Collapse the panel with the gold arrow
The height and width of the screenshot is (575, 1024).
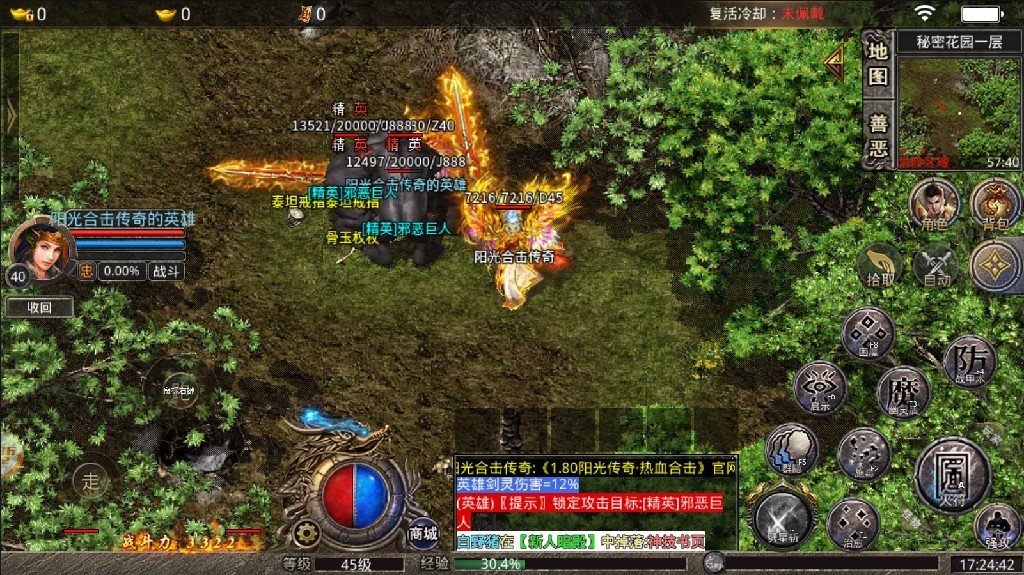[x=833, y=61]
